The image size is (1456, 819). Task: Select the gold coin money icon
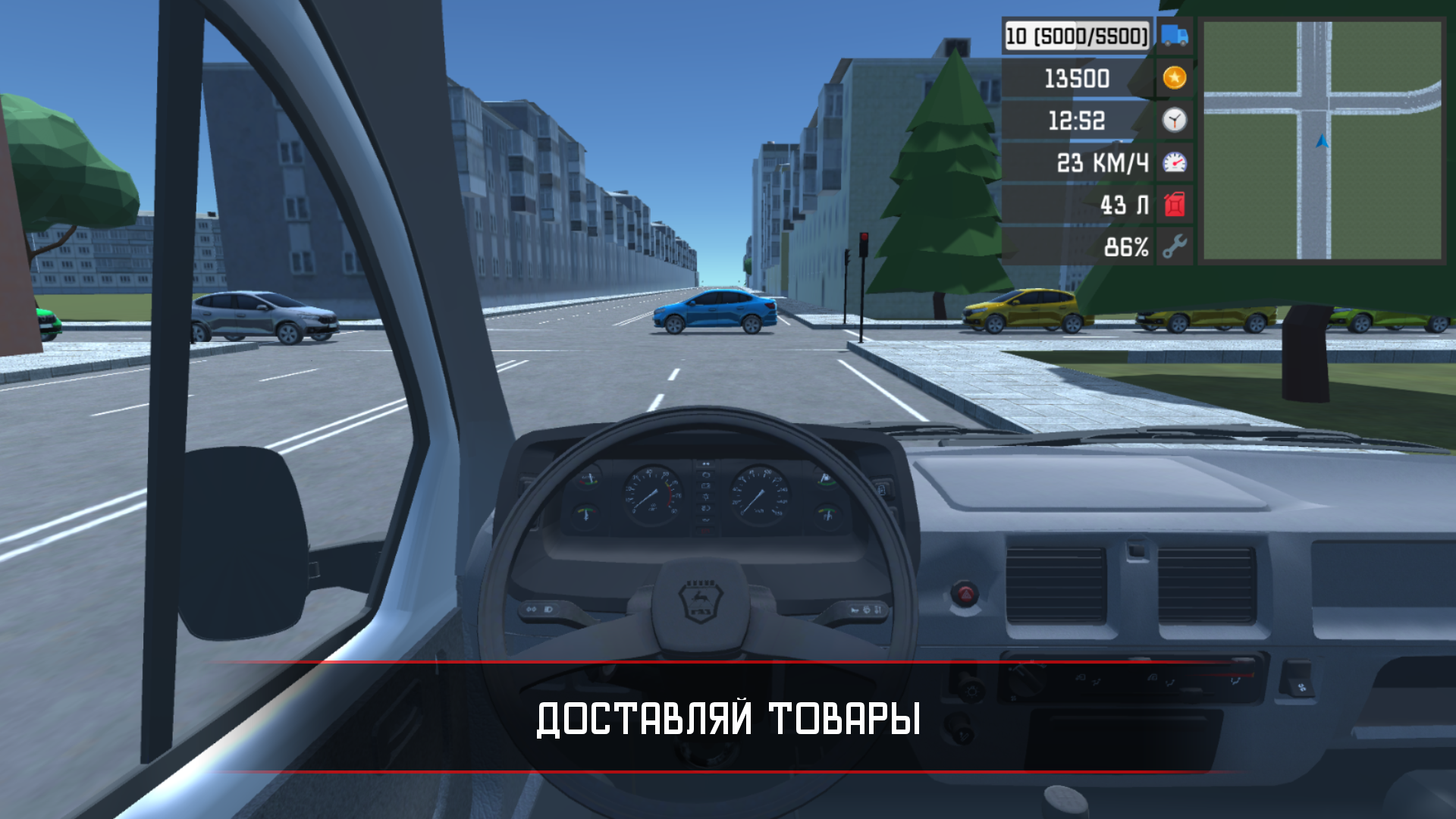pyautogui.click(x=1173, y=79)
